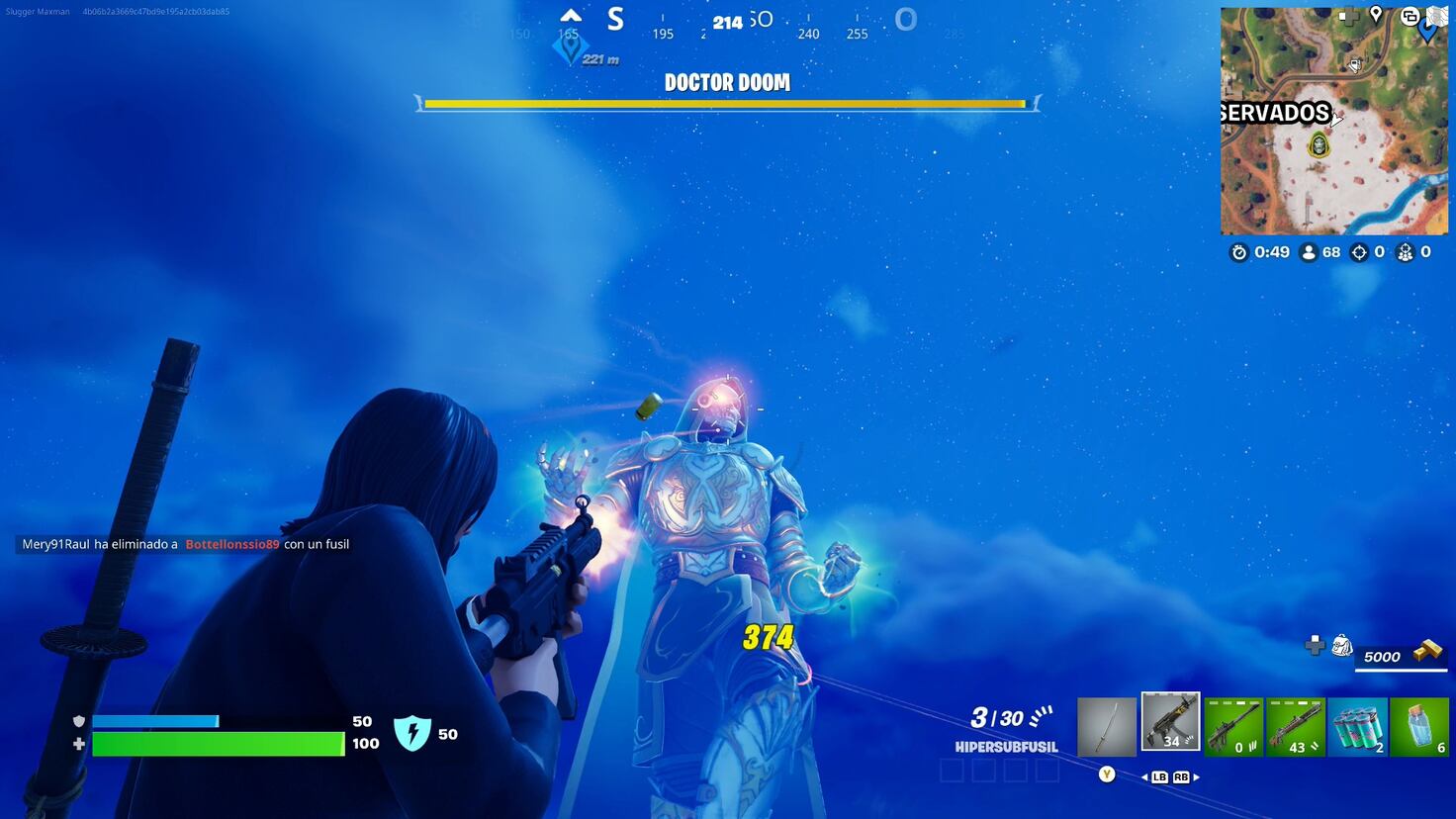
Task: Select the equipped Hipersubfusil SMG slot
Action: coord(1170,721)
